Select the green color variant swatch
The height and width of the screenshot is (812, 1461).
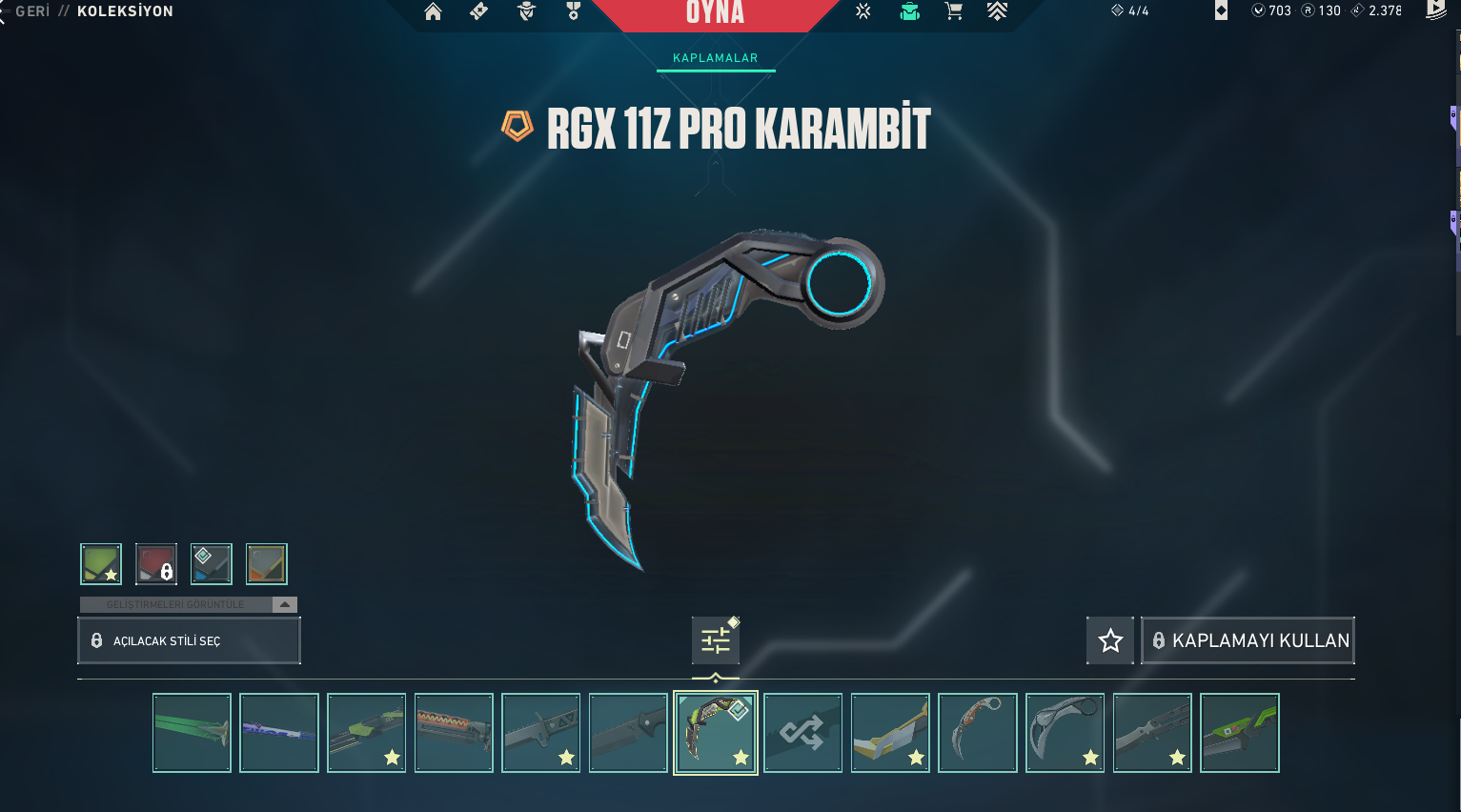101,564
